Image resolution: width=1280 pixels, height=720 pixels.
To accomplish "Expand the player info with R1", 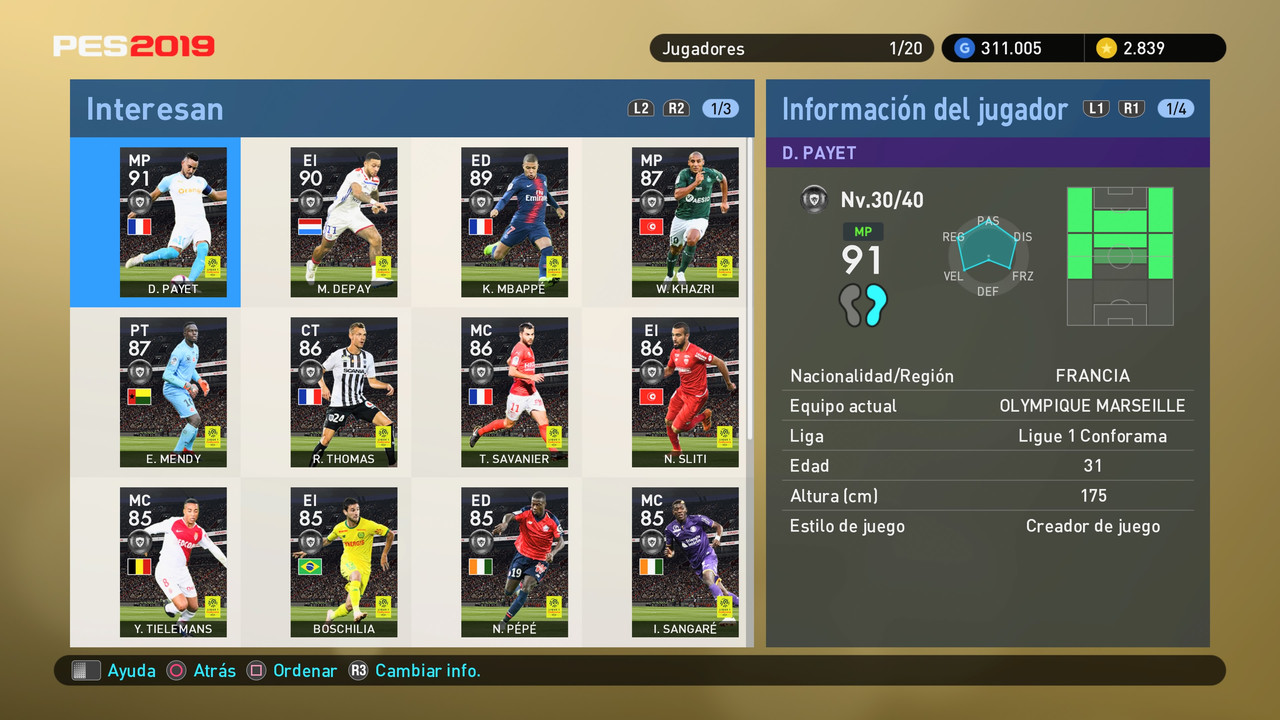I will (x=1131, y=108).
